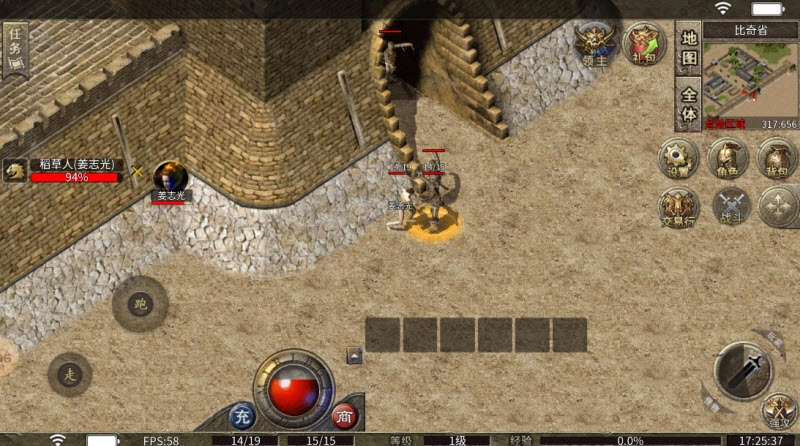The height and width of the screenshot is (446, 800).
Task: Switch to the 全体 tab
Action: click(689, 106)
